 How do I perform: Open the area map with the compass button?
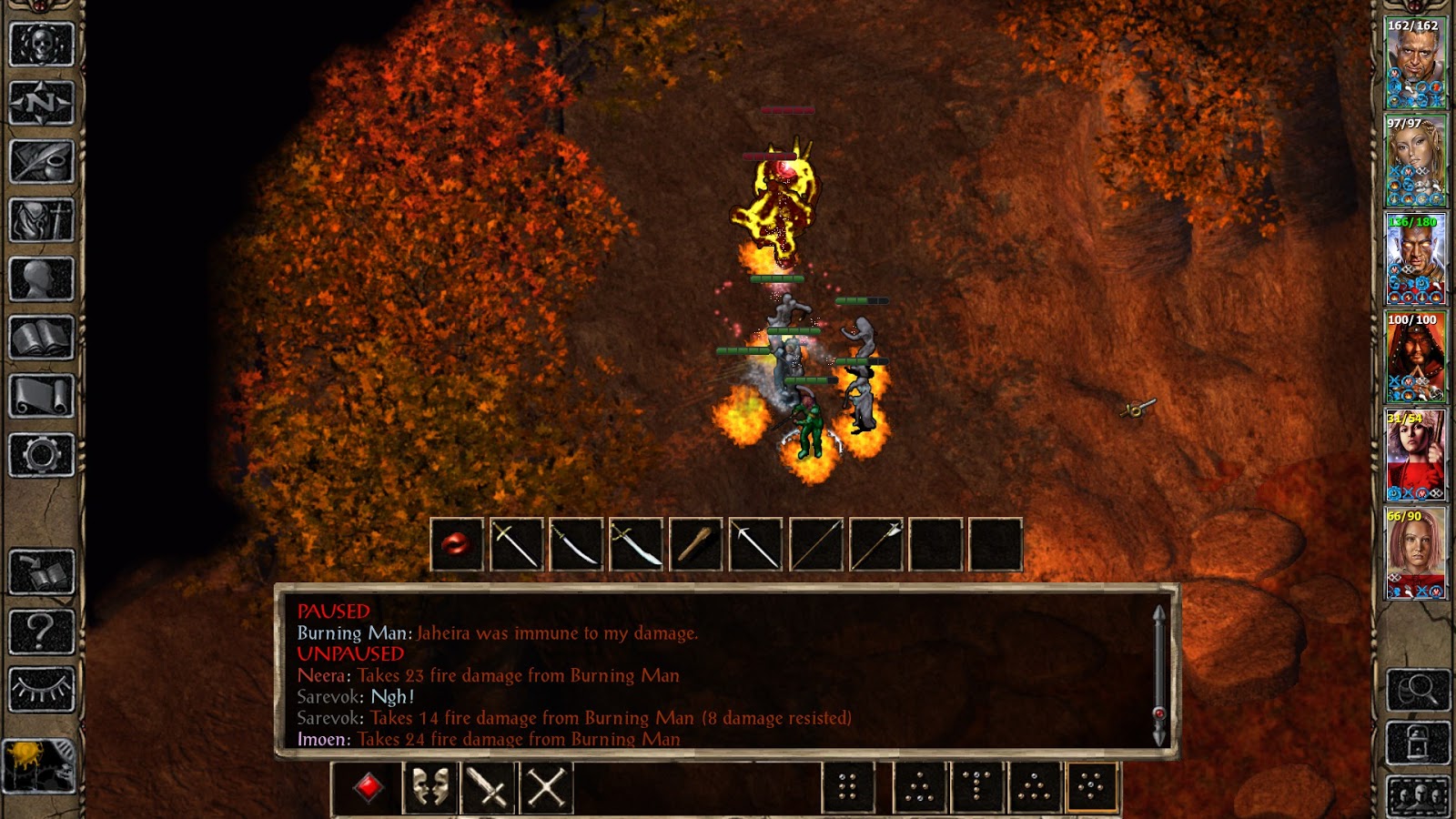[41, 103]
